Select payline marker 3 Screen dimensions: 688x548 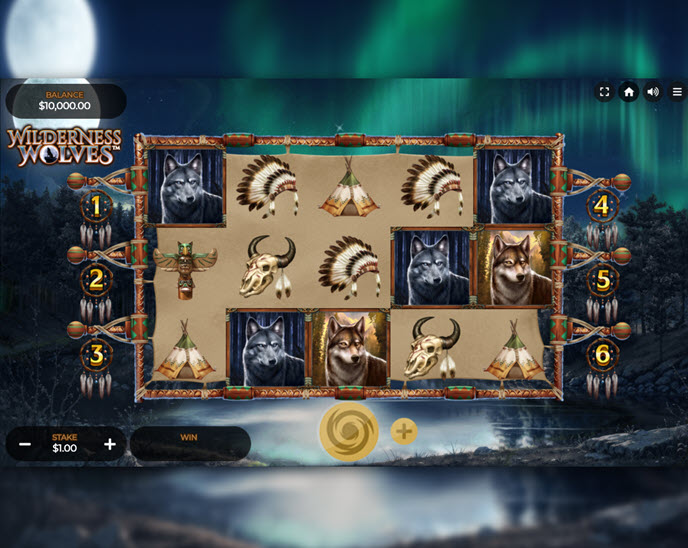(97, 354)
